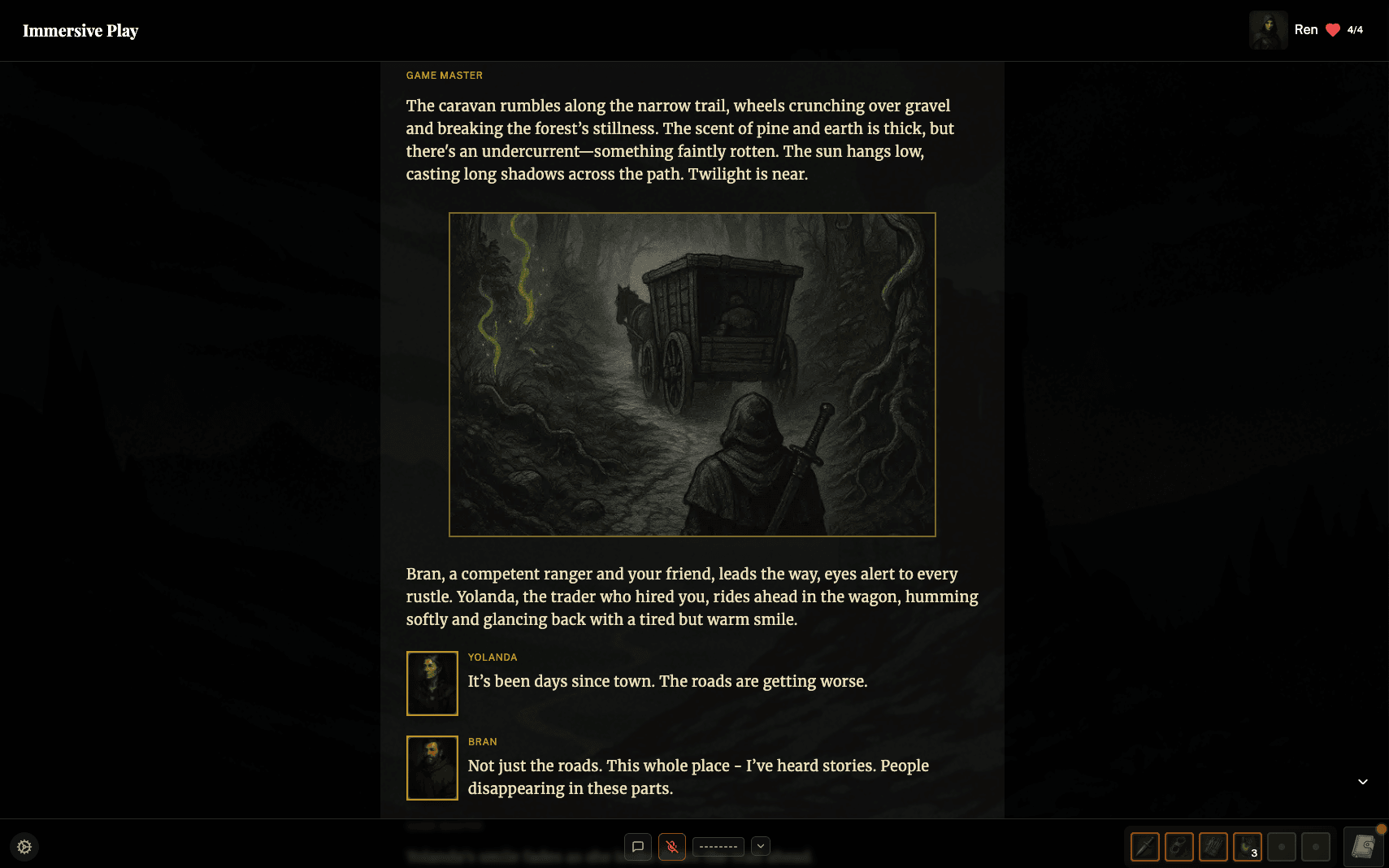
Task: Click the dashed dice-roll input field
Action: [718, 846]
